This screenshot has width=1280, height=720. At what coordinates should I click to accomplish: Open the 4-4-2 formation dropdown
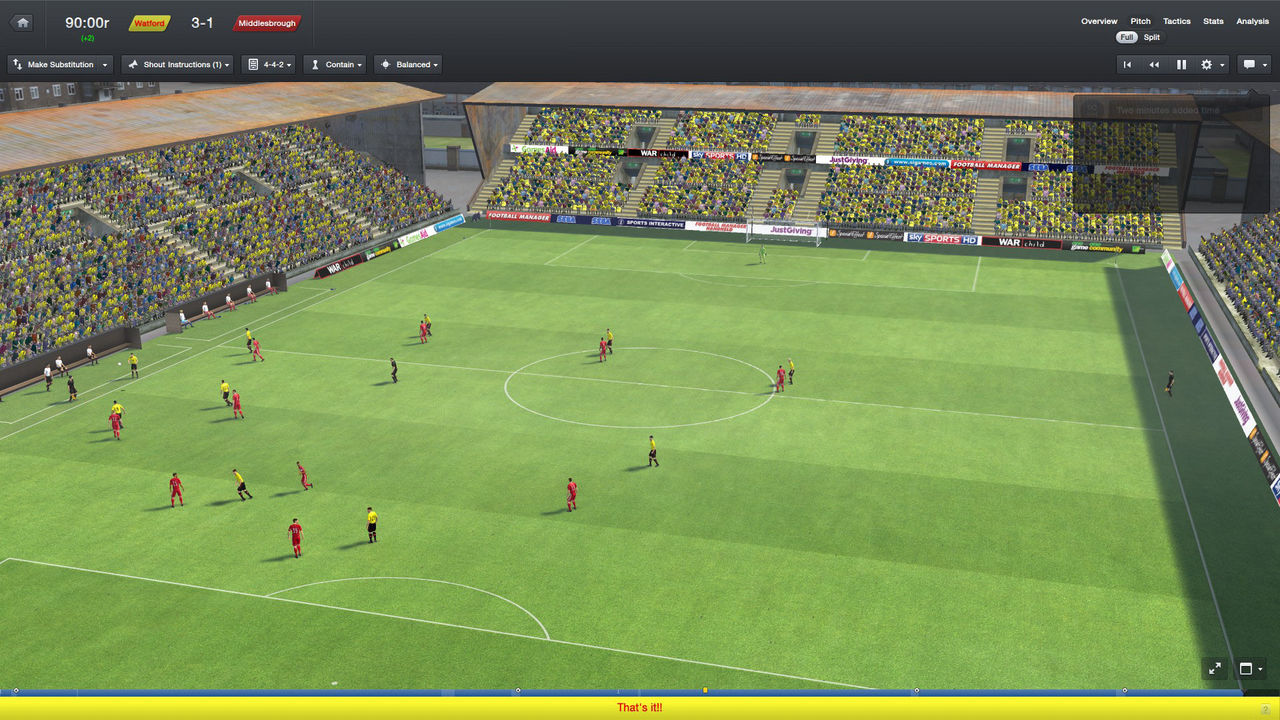[268, 64]
